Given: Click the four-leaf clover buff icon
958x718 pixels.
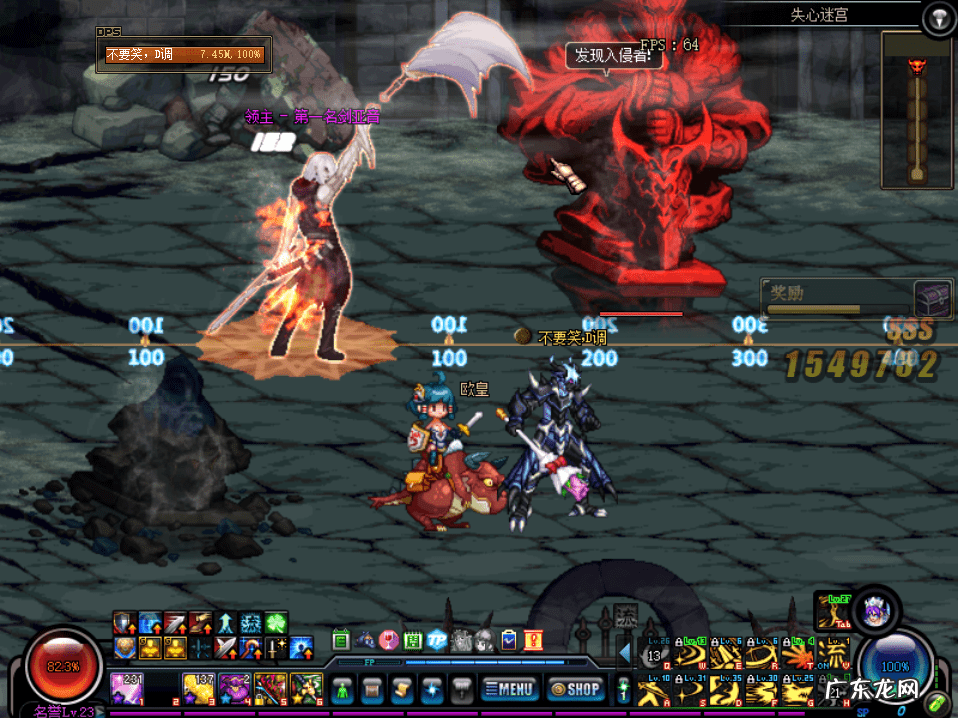Looking at the screenshot, I should [x=276, y=623].
